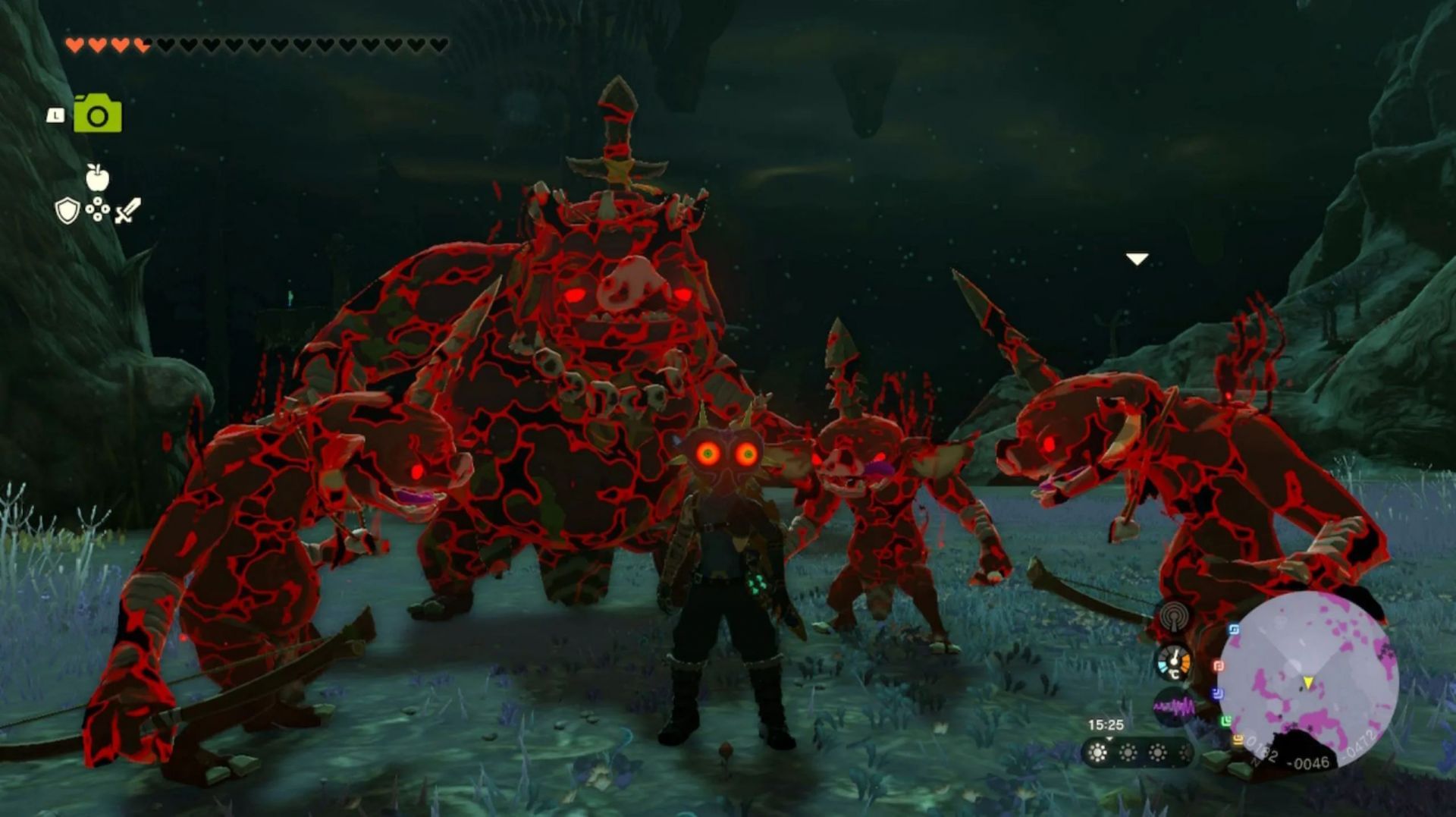Click the in-game clock showing 15:25
The image size is (1456, 817).
coord(1106,723)
